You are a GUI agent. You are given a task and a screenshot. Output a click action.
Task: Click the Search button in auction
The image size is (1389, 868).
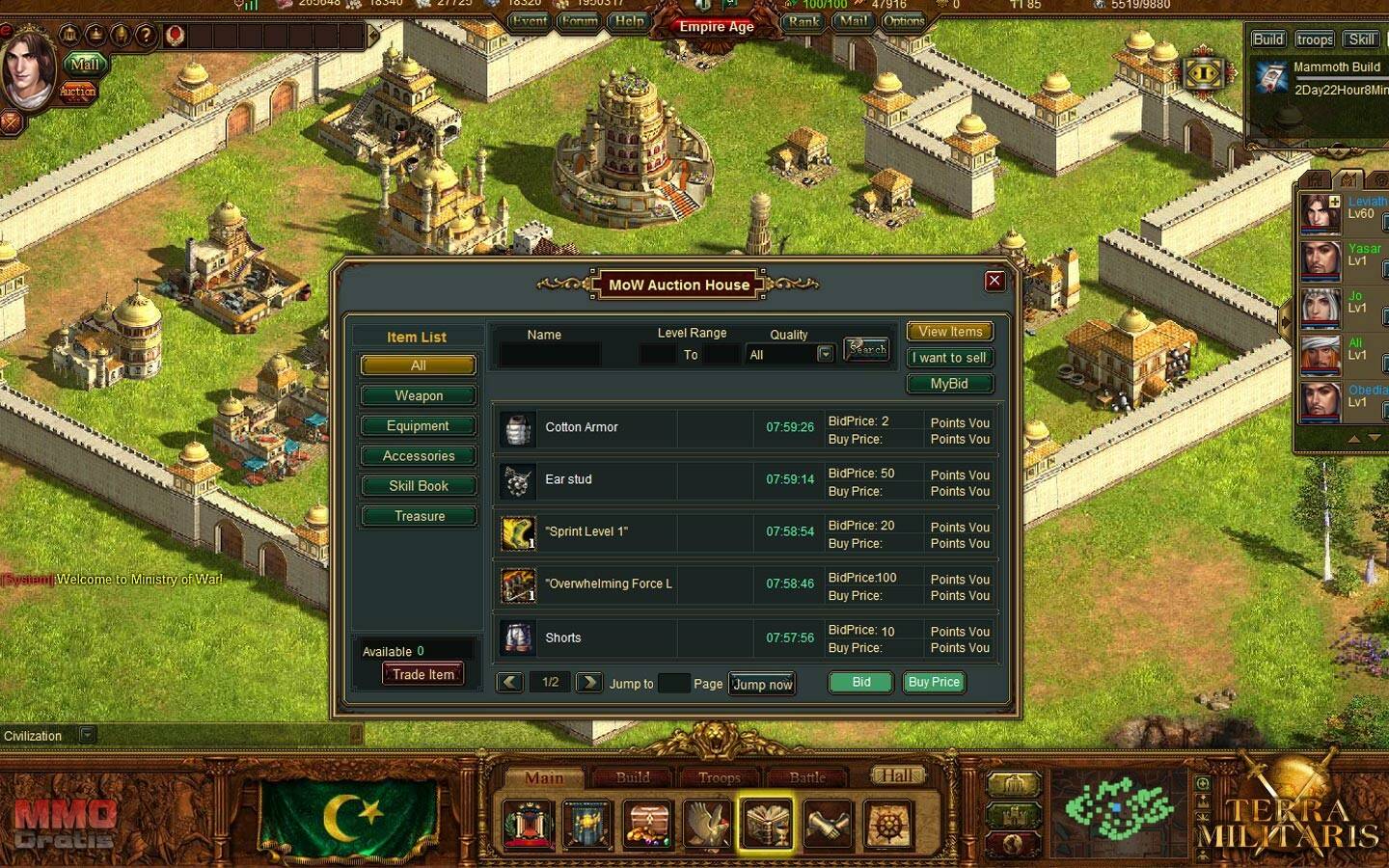tap(866, 349)
